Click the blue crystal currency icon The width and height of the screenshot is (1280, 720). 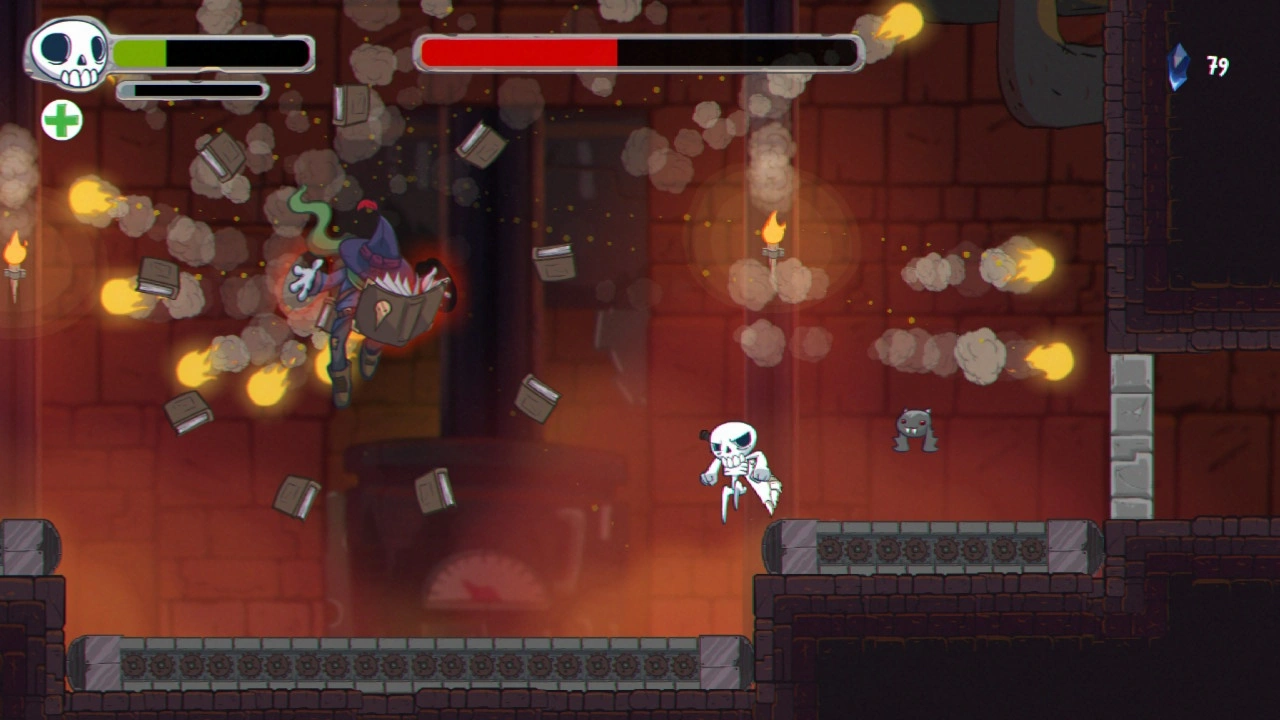click(x=1179, y=67)
